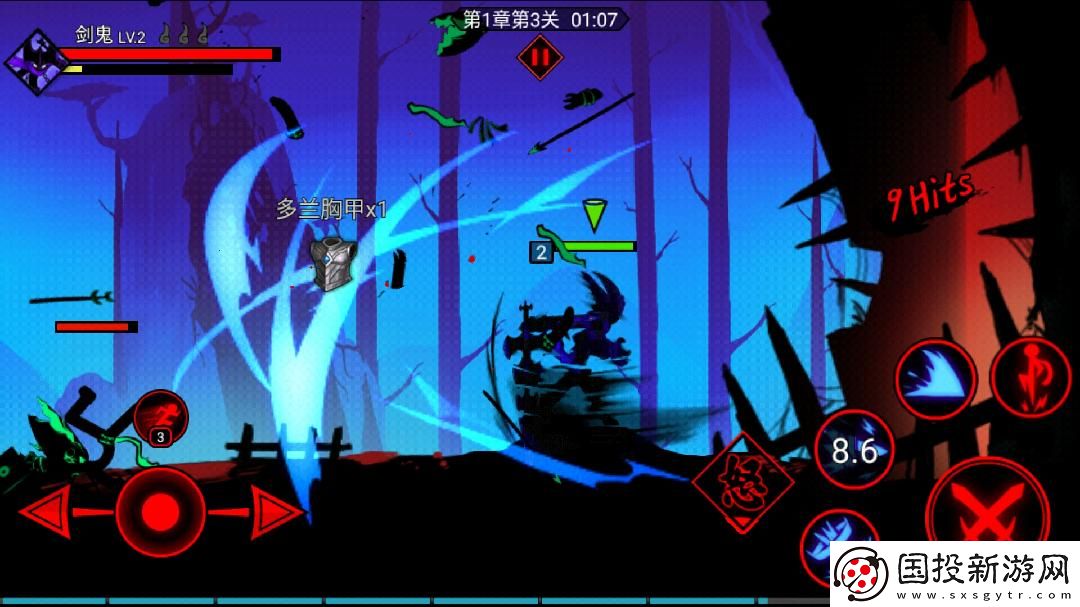Tap the Sword Ghost character portrait
This screenshot has height=607, width=1080.
point(37,62)
